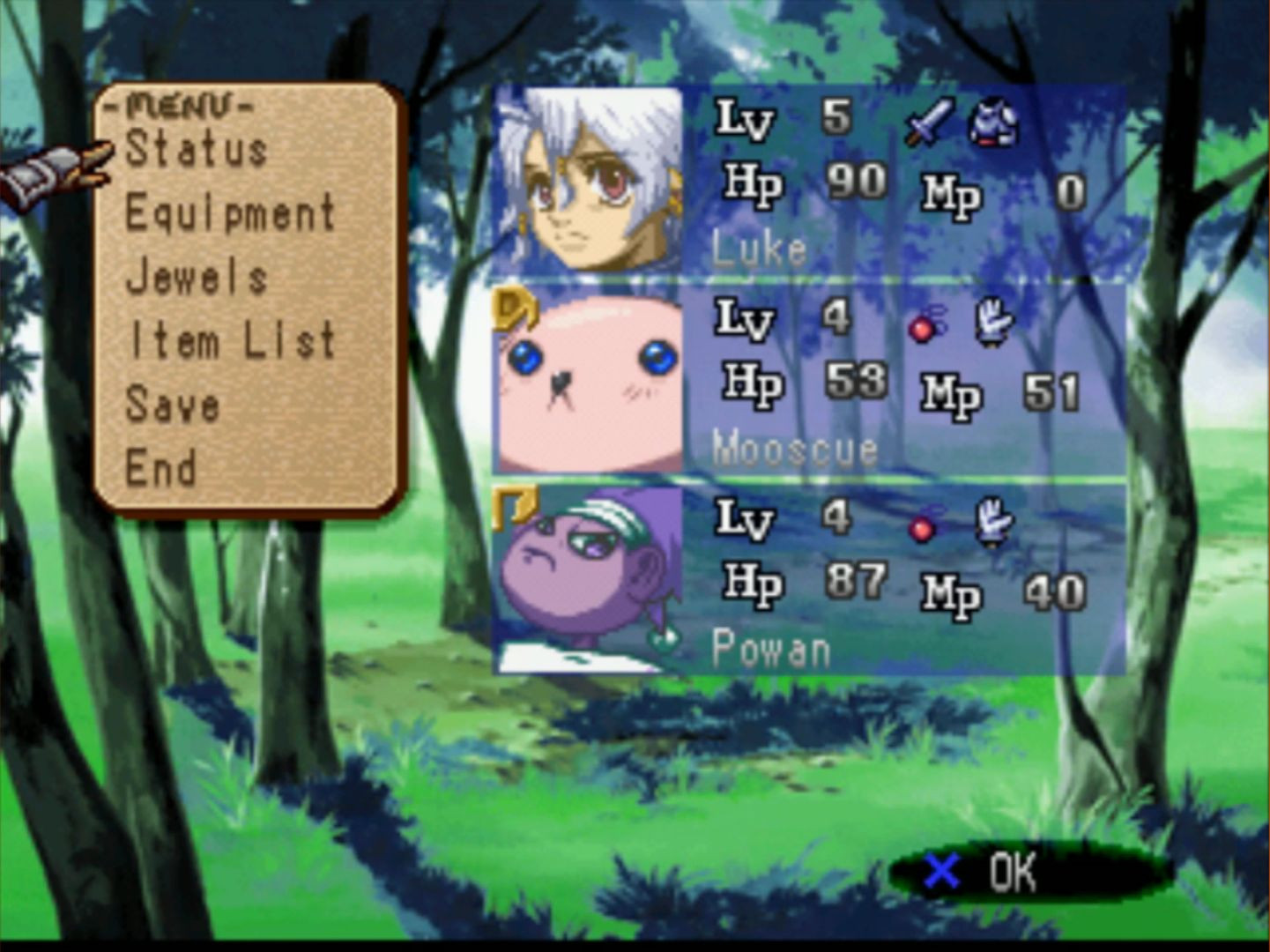Select Equipment from the menu
This screenshot has width=1270, height=952.
230,213
